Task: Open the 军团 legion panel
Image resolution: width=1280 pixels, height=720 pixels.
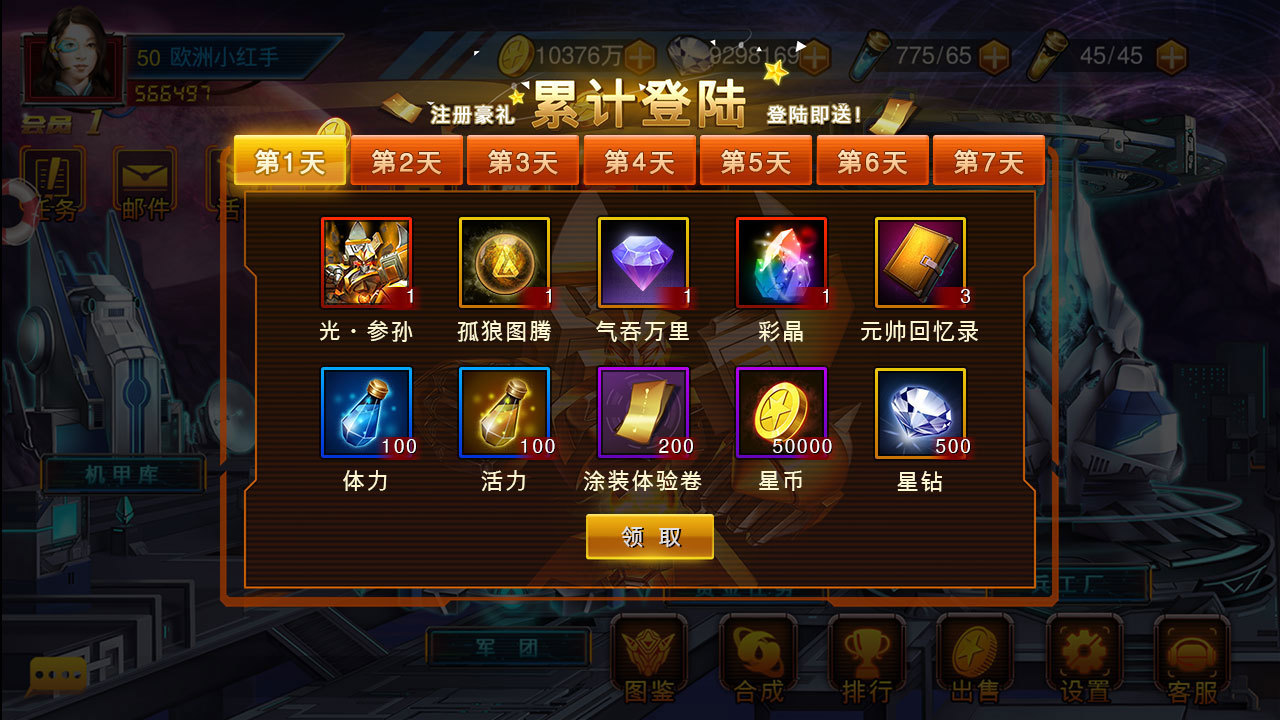Action: [x=510, y=647]
